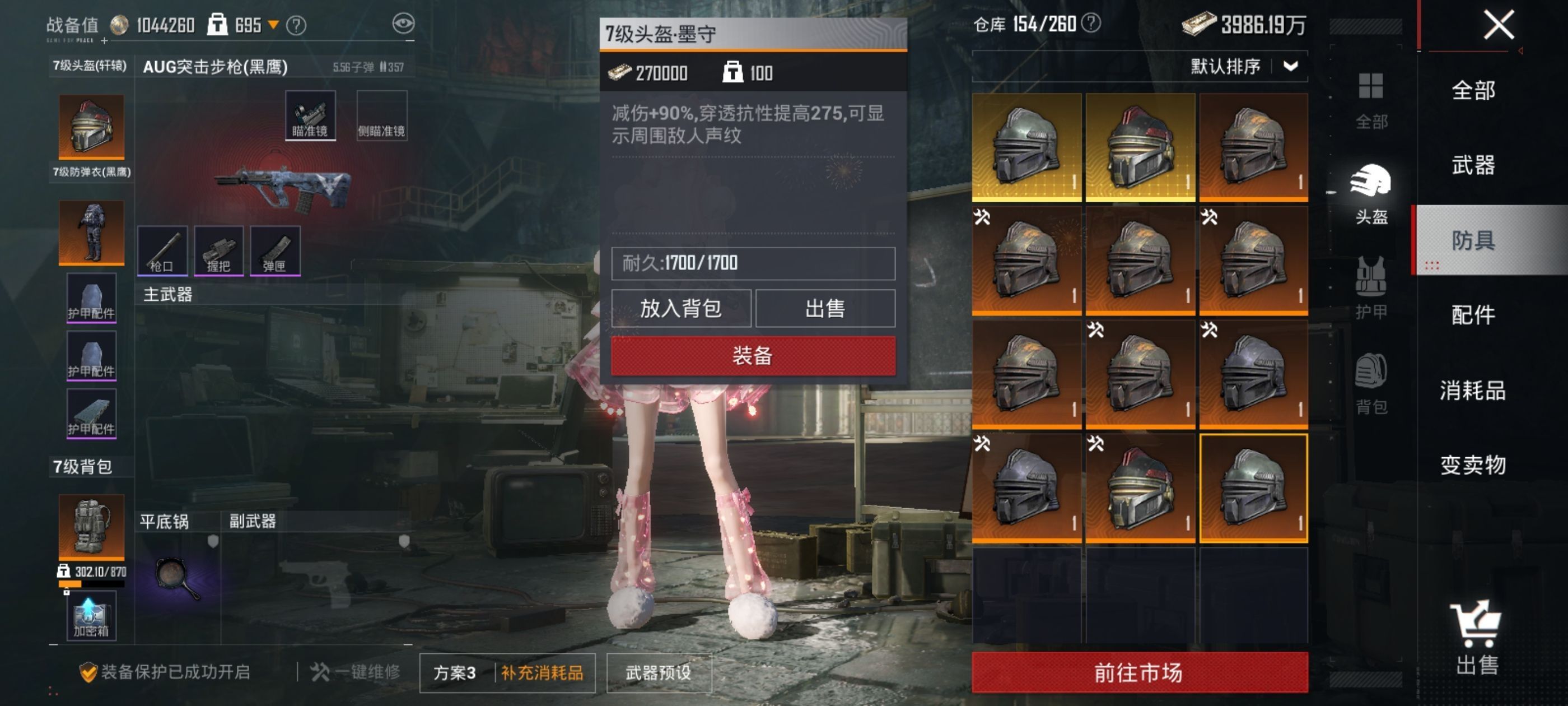Close the warehouse screen with the X
The image size is (1568, 706).
click(1498, 26)
